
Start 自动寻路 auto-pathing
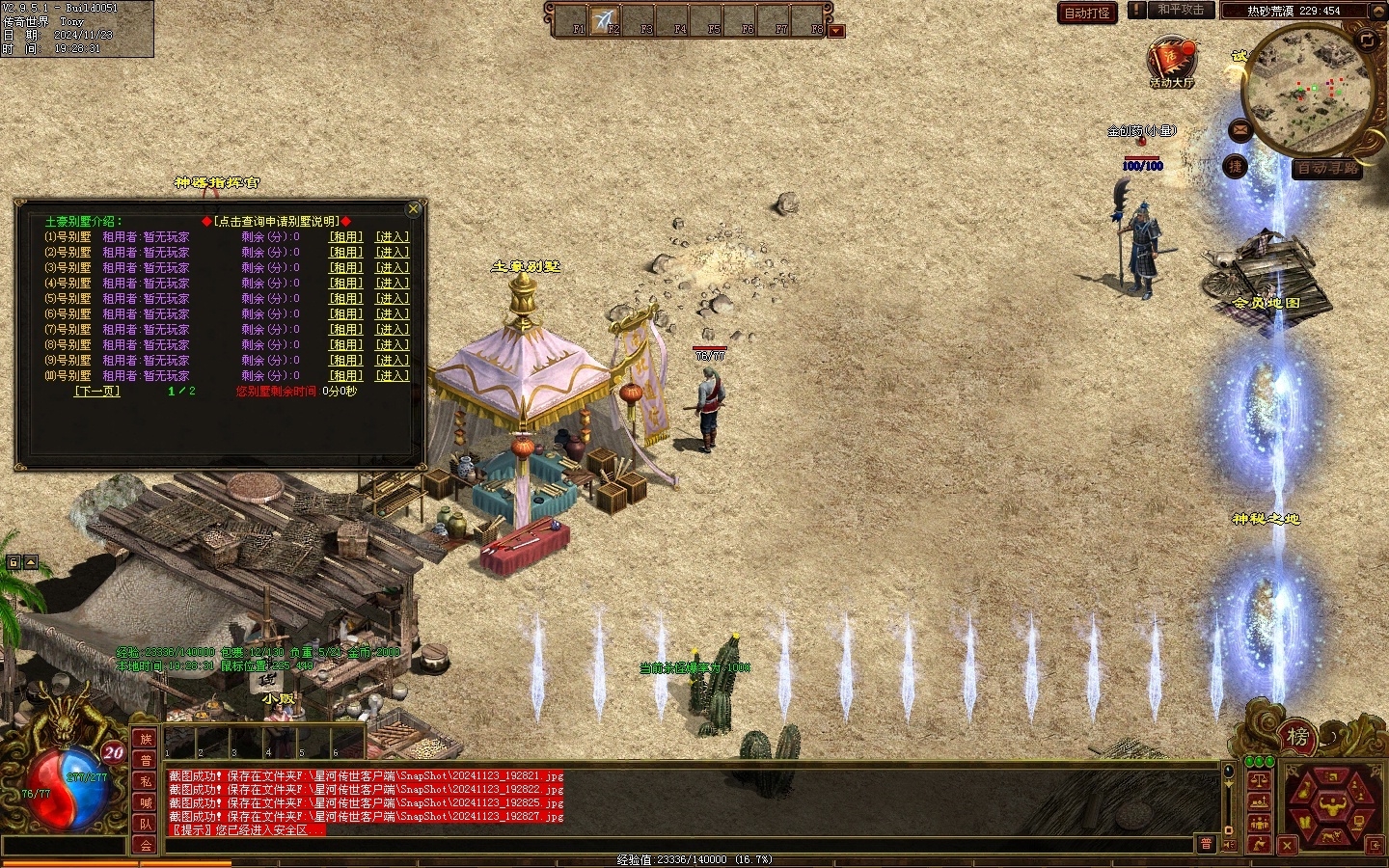pyautogui.click(x=1327, y=168)
